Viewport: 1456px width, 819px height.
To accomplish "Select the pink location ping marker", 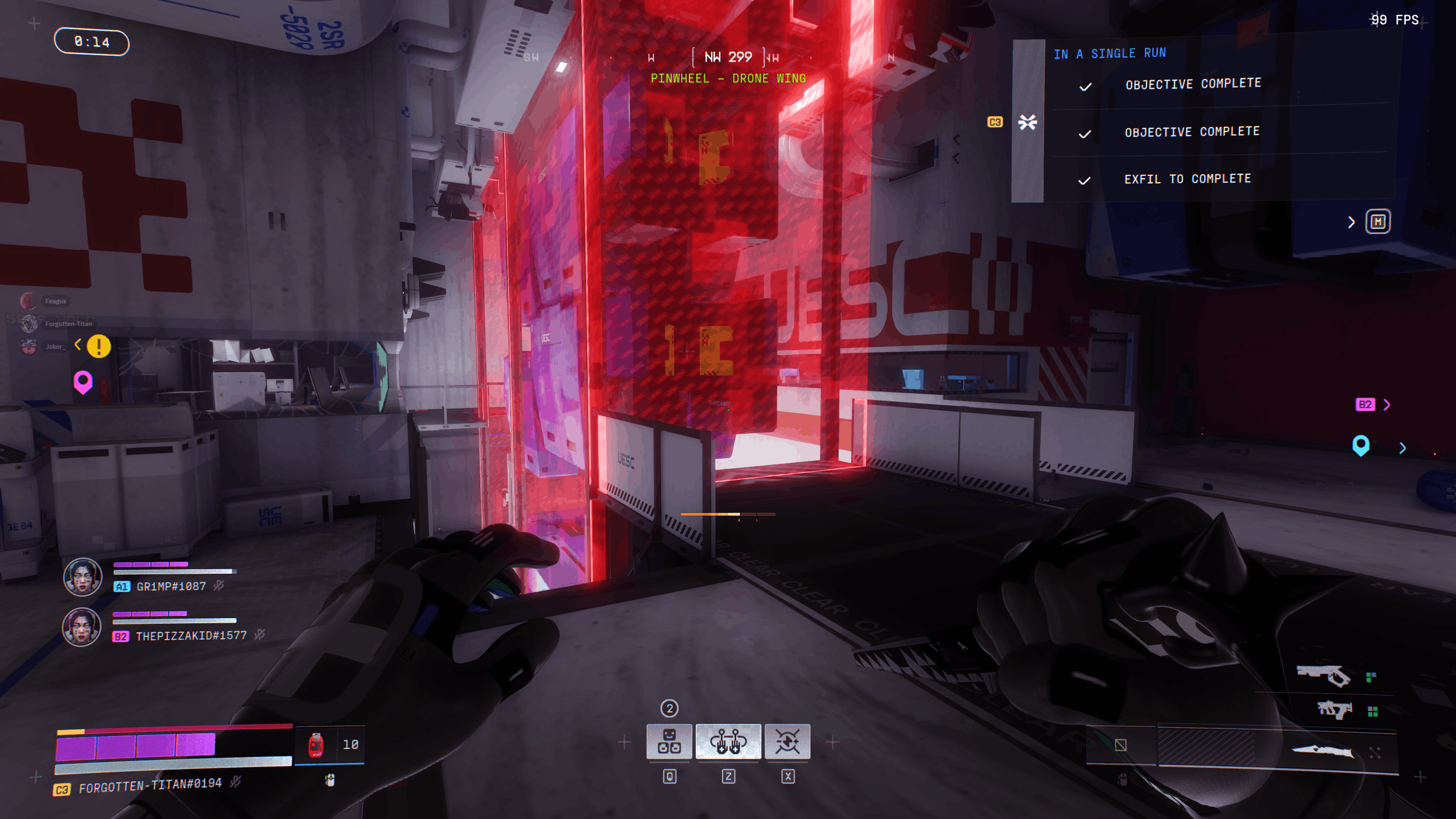I will (x=83, y=382).
